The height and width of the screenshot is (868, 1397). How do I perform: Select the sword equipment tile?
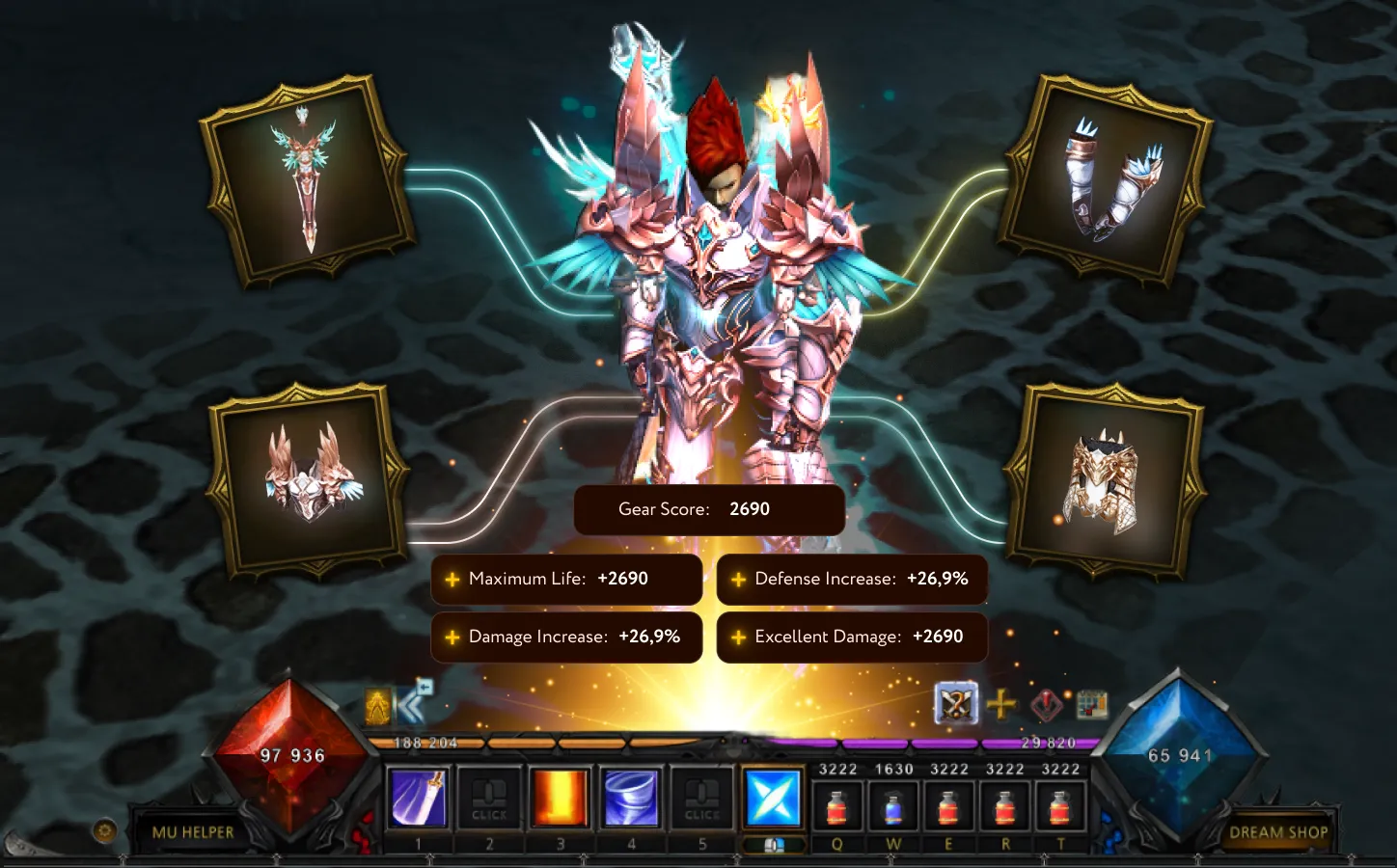point(308,182)
